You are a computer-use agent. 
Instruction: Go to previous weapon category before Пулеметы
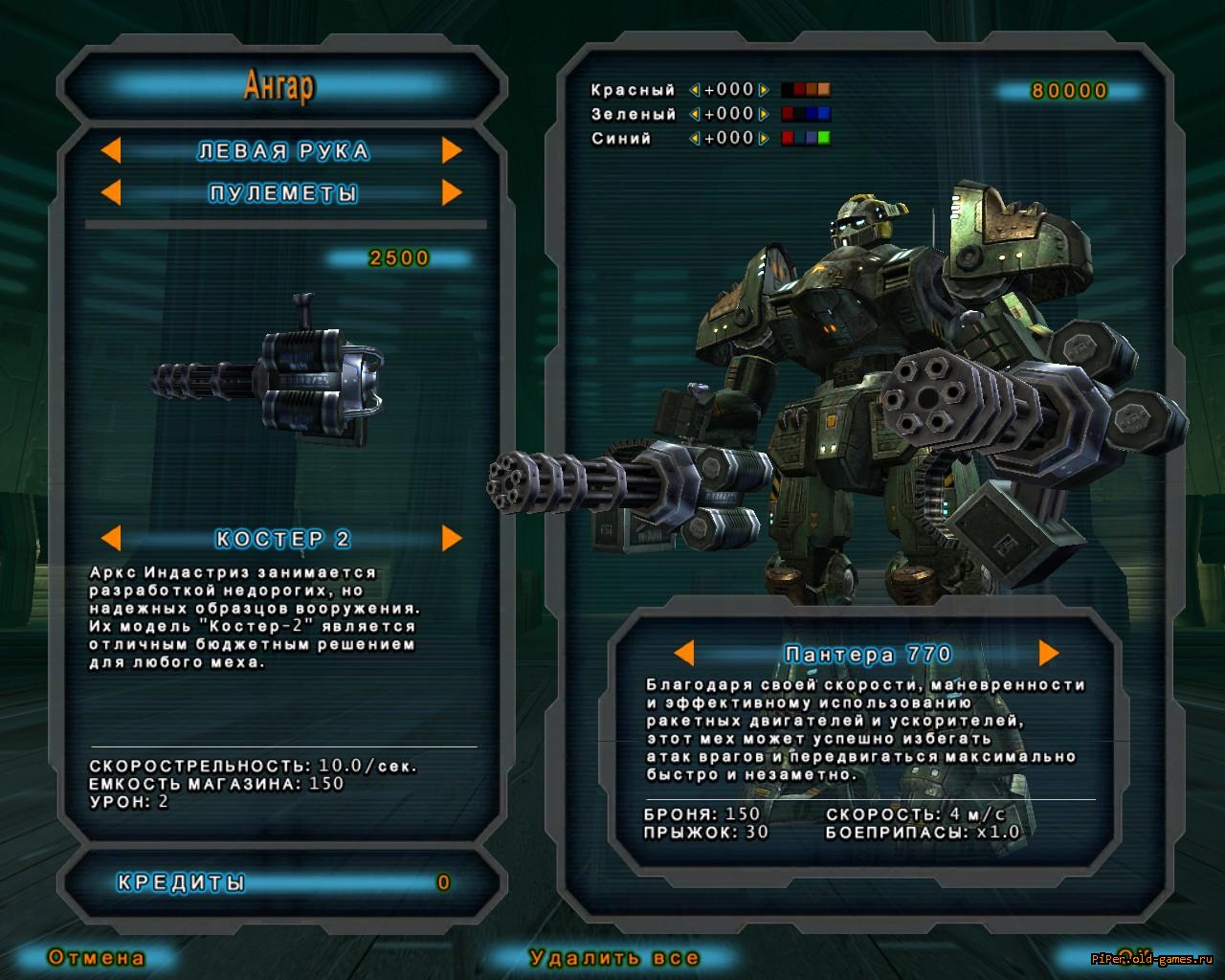(111, 193)
